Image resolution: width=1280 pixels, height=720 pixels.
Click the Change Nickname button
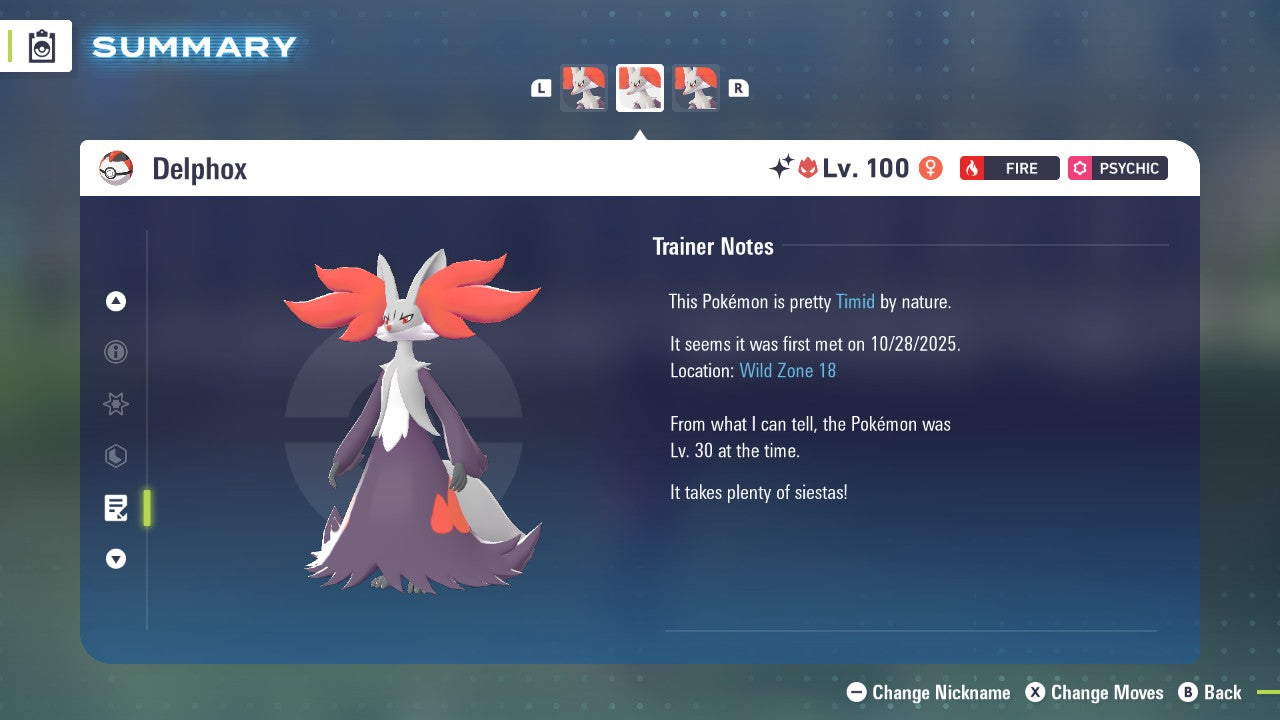928,692
